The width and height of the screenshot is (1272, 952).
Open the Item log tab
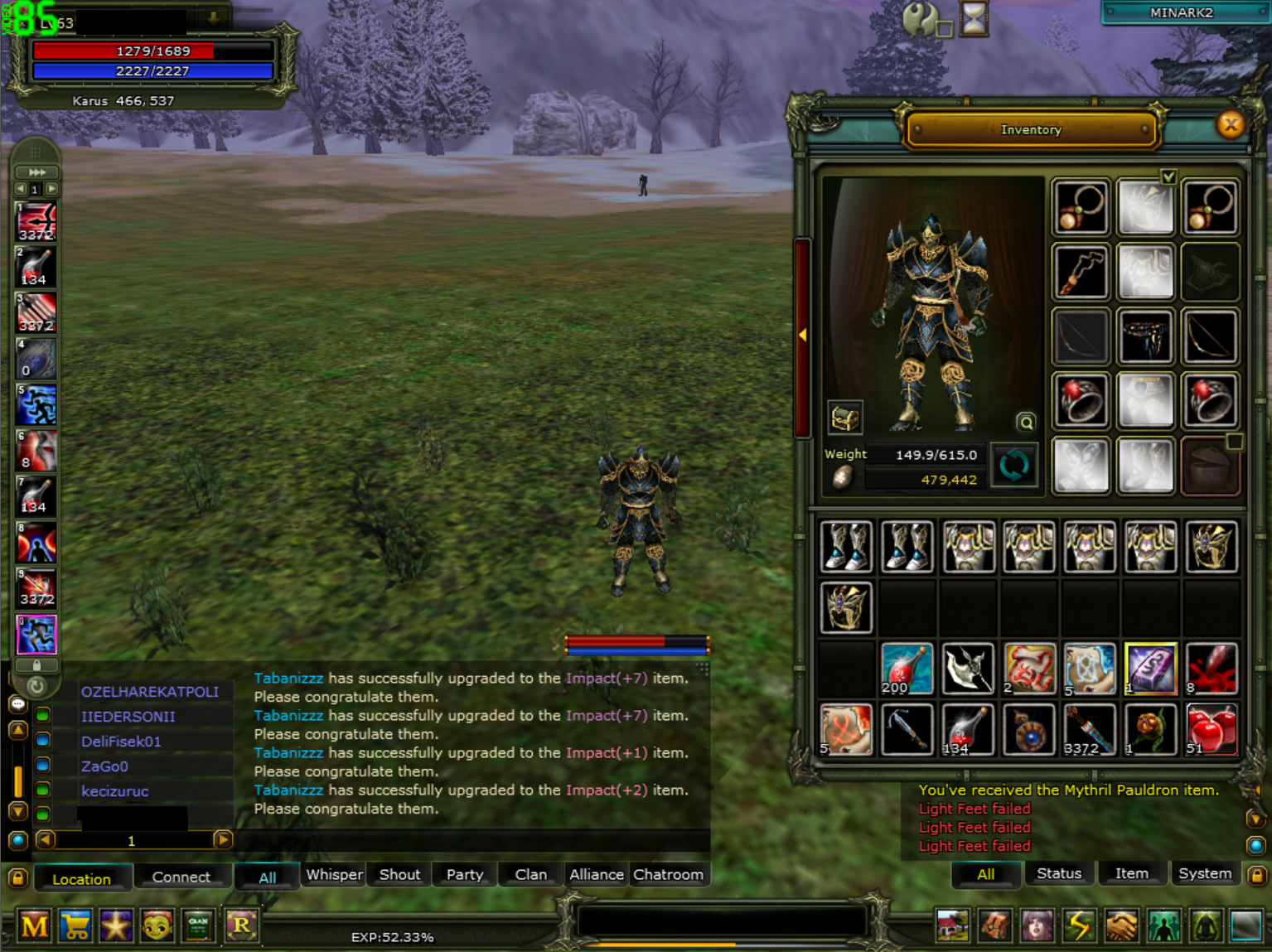[x=1131, y=873]
